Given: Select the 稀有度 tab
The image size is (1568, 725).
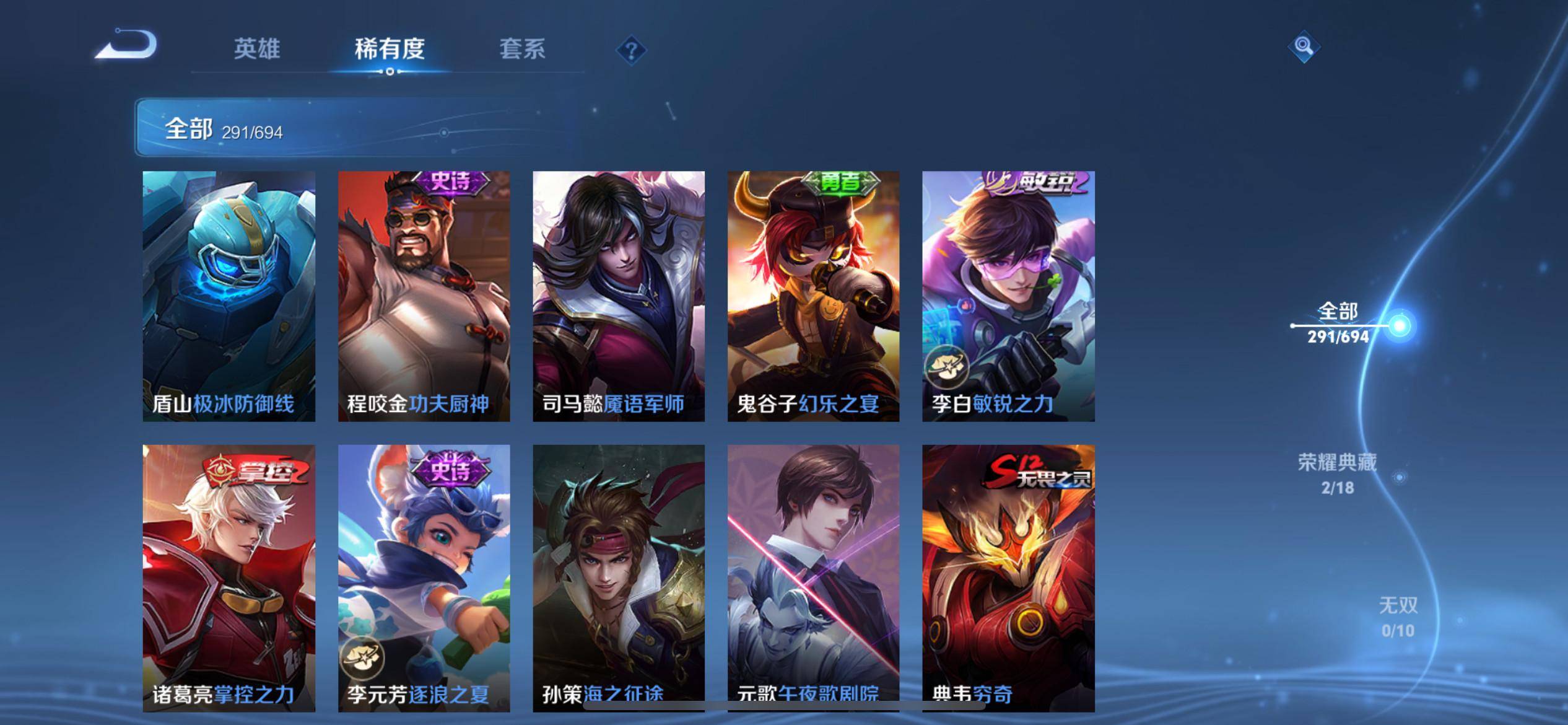Looking at the screenshot, I should pyautogui.click(x=390, y=49).
